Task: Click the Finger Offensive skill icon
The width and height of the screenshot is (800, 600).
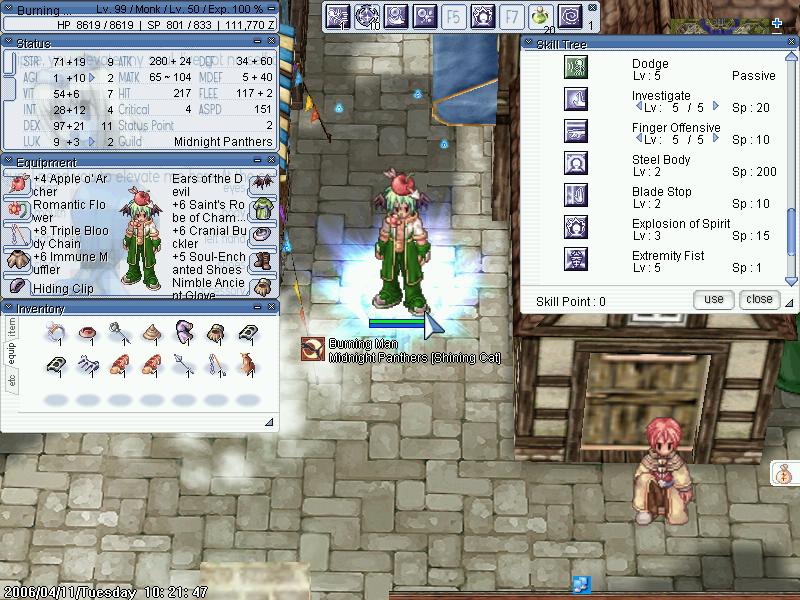Action: [x=576, y=131]
